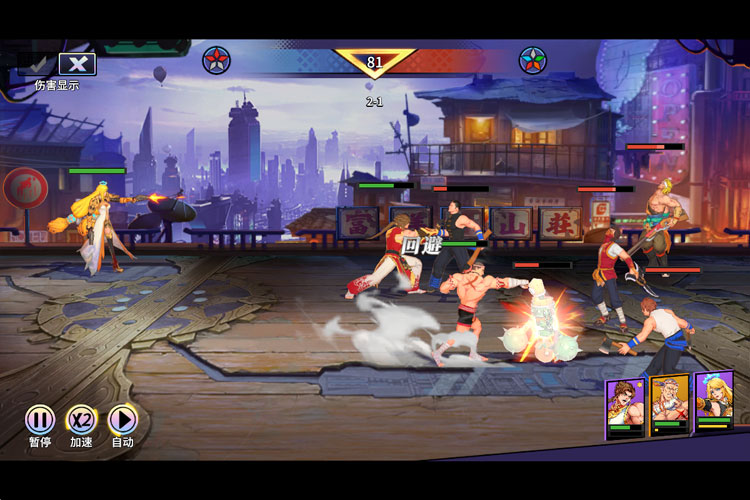Click the left team's star emblem
Screen dimensions: 750x500
click(x=216, y=61)
